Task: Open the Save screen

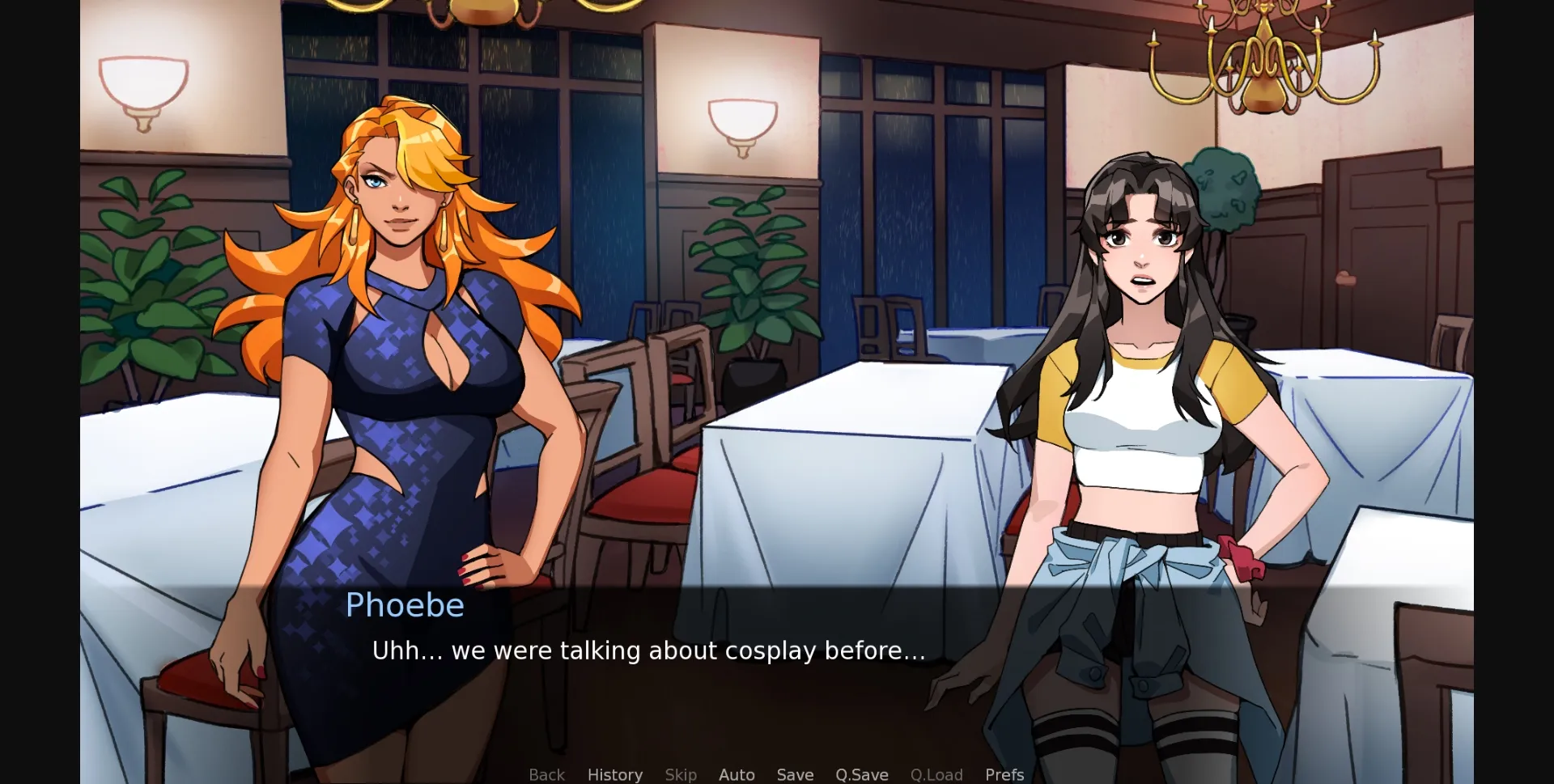Action: pyautogui.click(x=795, y=774)
